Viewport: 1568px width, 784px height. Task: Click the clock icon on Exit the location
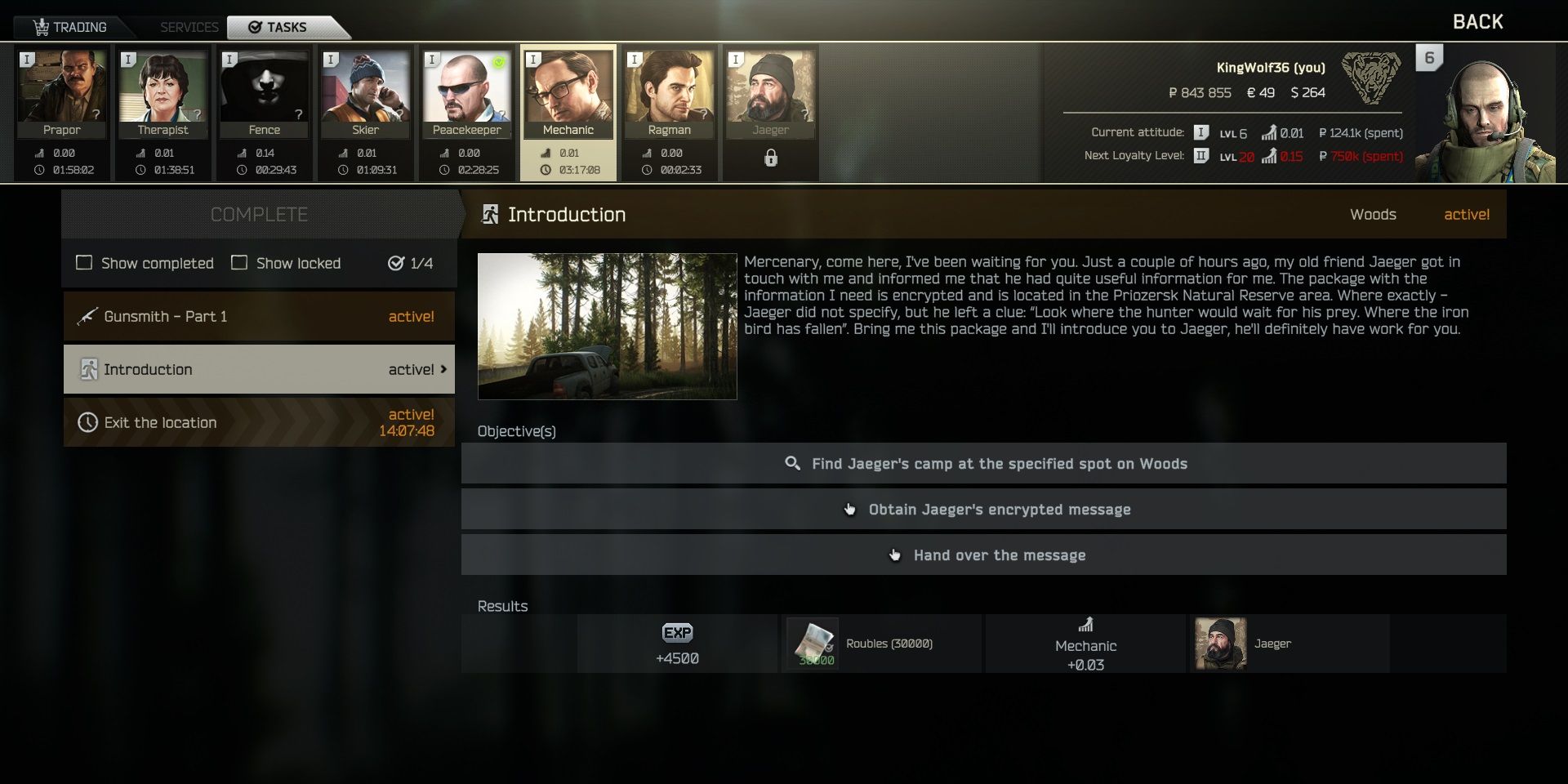(x=87, y=422)
